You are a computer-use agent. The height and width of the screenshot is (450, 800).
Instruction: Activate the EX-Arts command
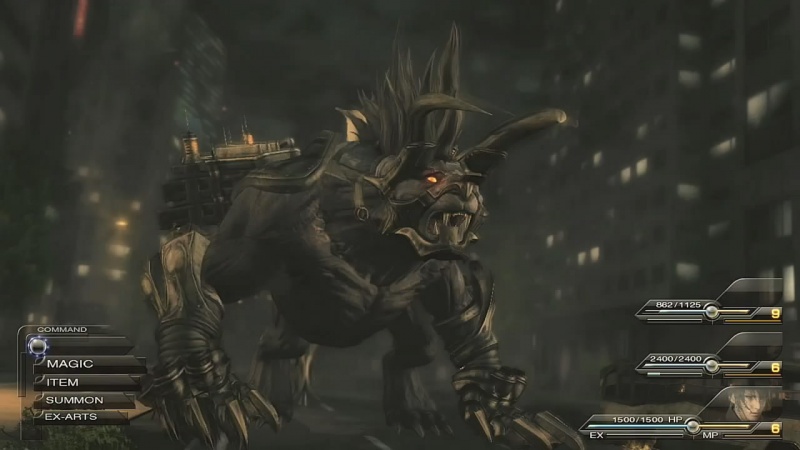[x=70, y=416]
